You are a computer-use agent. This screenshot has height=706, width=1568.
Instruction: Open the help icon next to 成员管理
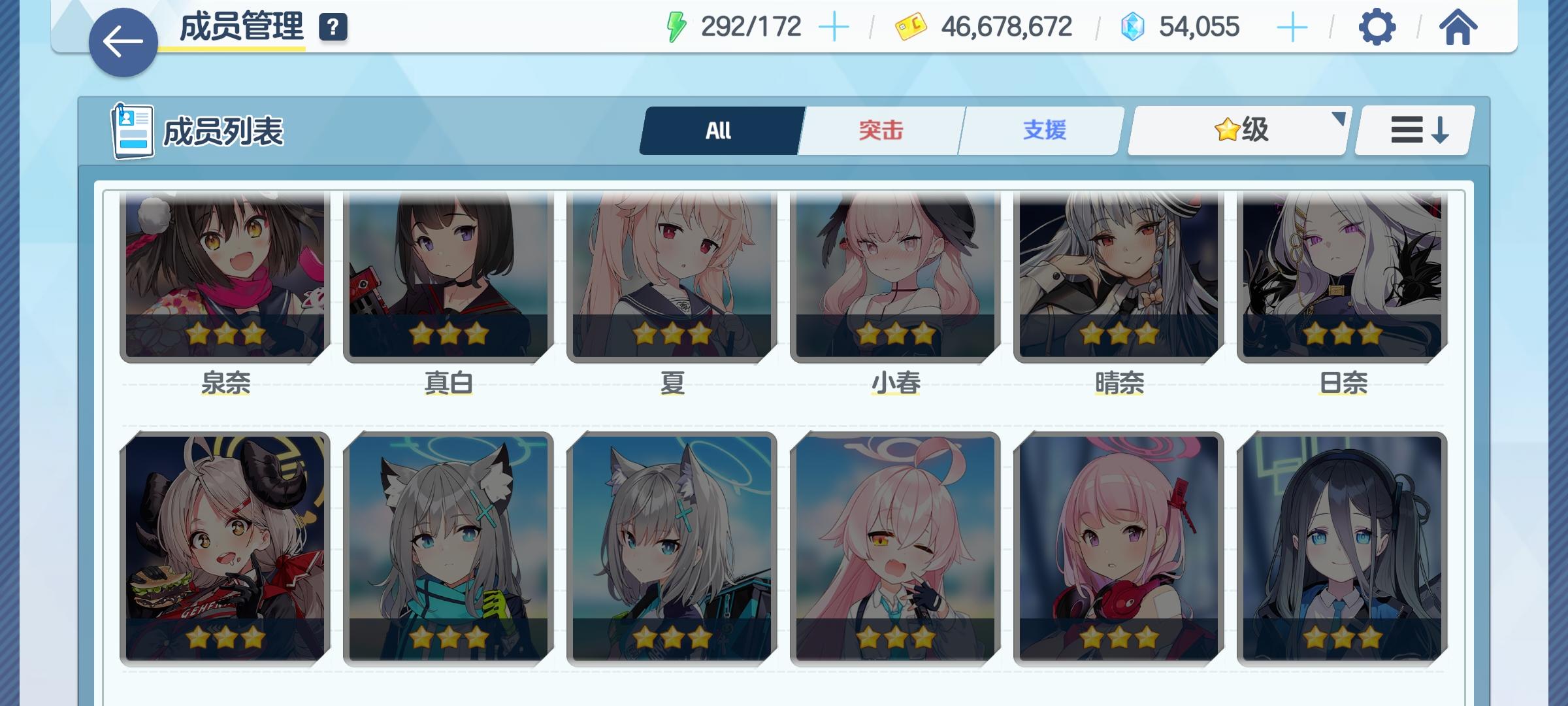click(x=333, y=27)
